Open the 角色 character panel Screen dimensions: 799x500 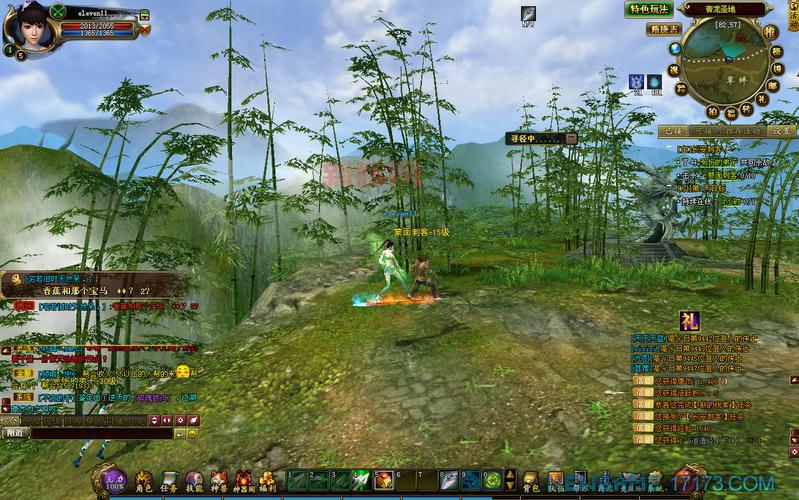point(144,481)
